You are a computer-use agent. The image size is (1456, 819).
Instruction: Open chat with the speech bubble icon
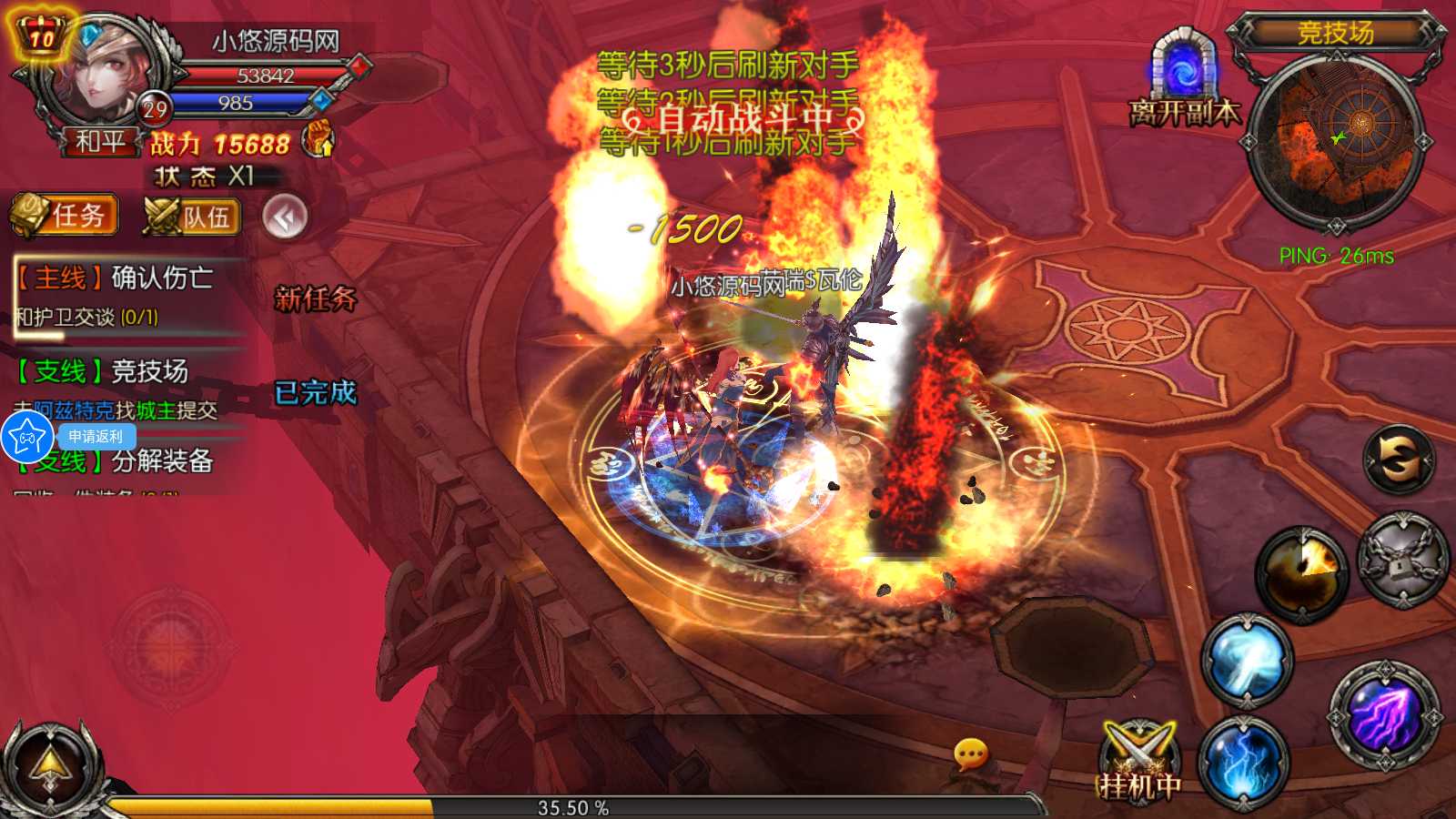[970, 753]
